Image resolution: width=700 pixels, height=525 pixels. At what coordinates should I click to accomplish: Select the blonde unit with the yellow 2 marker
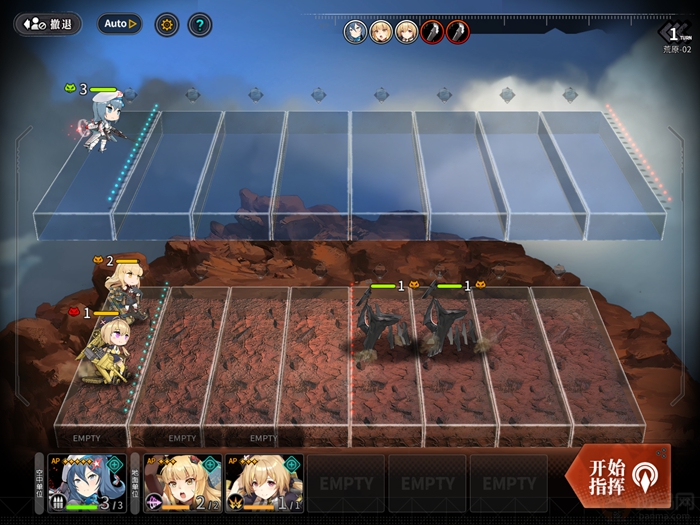(123, 290)
